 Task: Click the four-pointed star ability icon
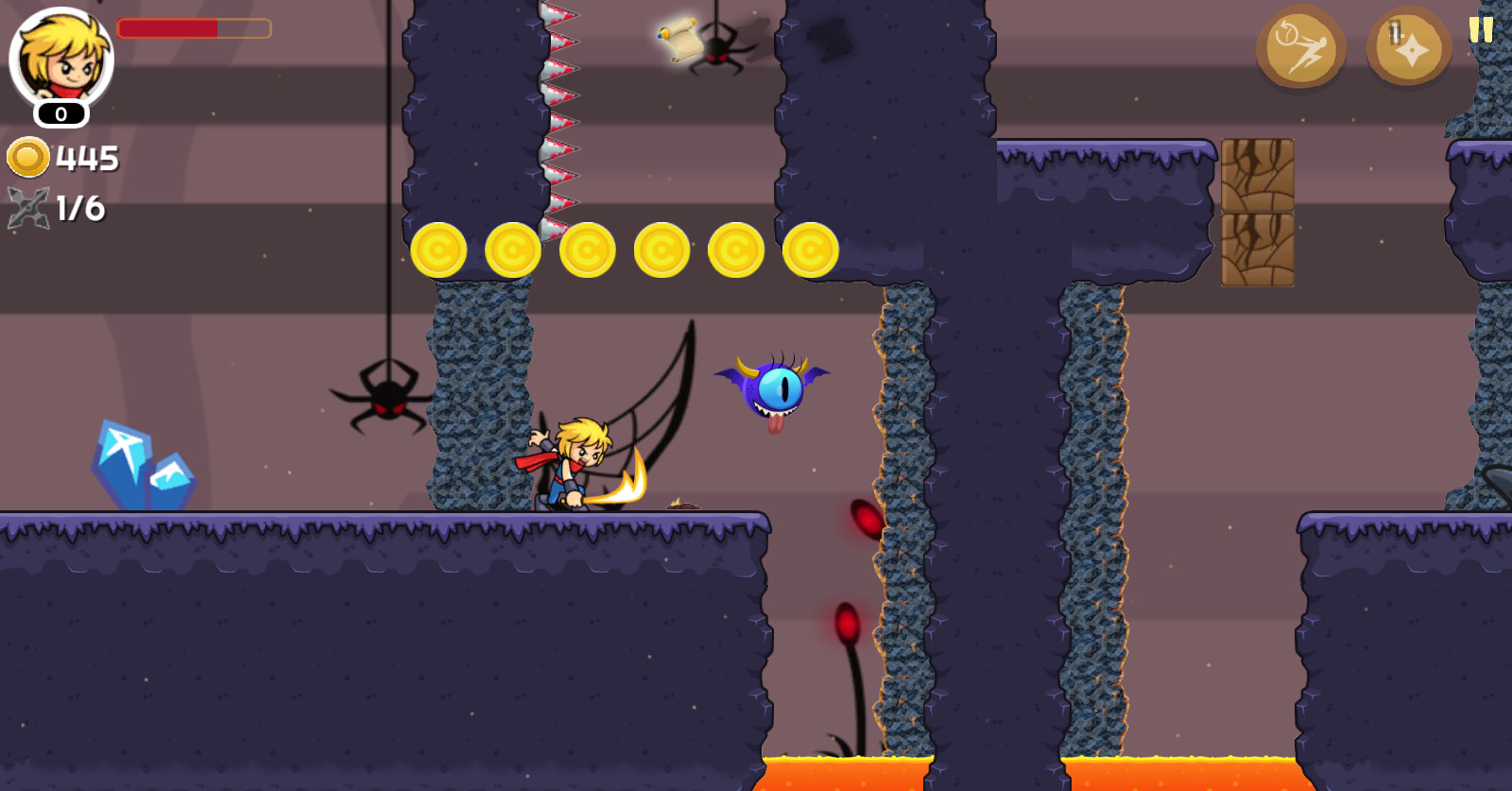tap(1406, 47)
